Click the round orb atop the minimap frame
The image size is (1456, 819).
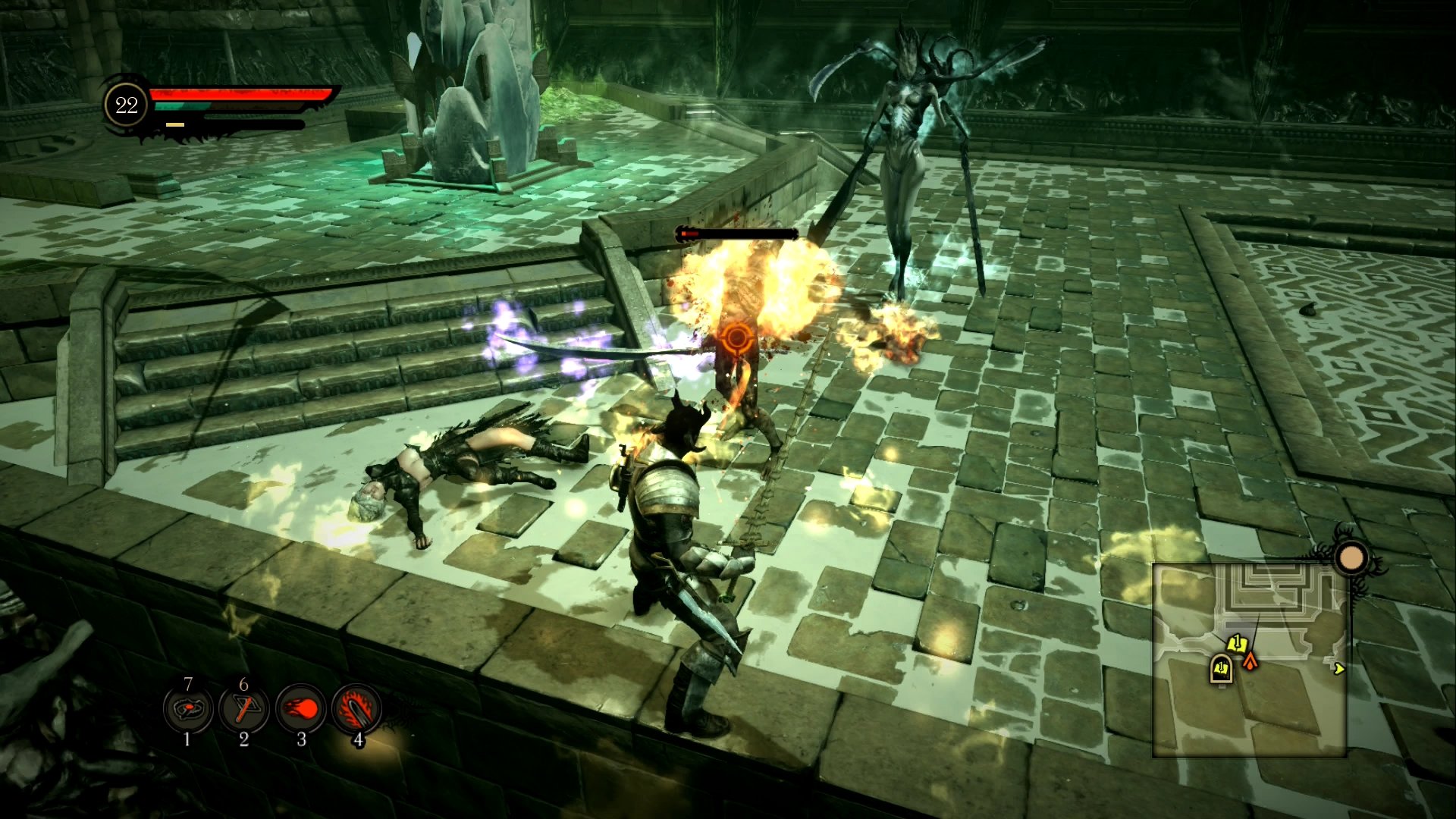[1351, 559]
